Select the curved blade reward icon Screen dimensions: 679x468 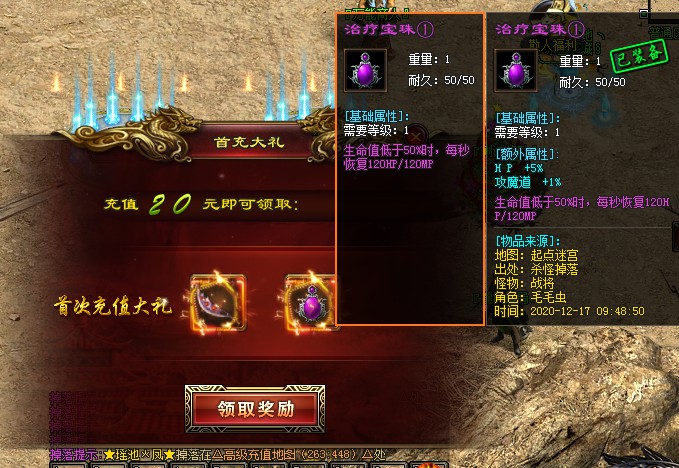pos(218,303)
